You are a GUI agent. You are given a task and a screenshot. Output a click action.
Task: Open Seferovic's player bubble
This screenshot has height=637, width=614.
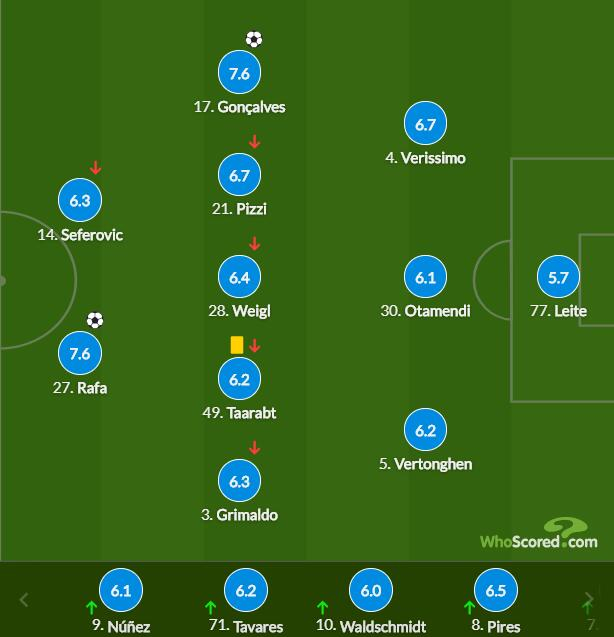[80, 201]
